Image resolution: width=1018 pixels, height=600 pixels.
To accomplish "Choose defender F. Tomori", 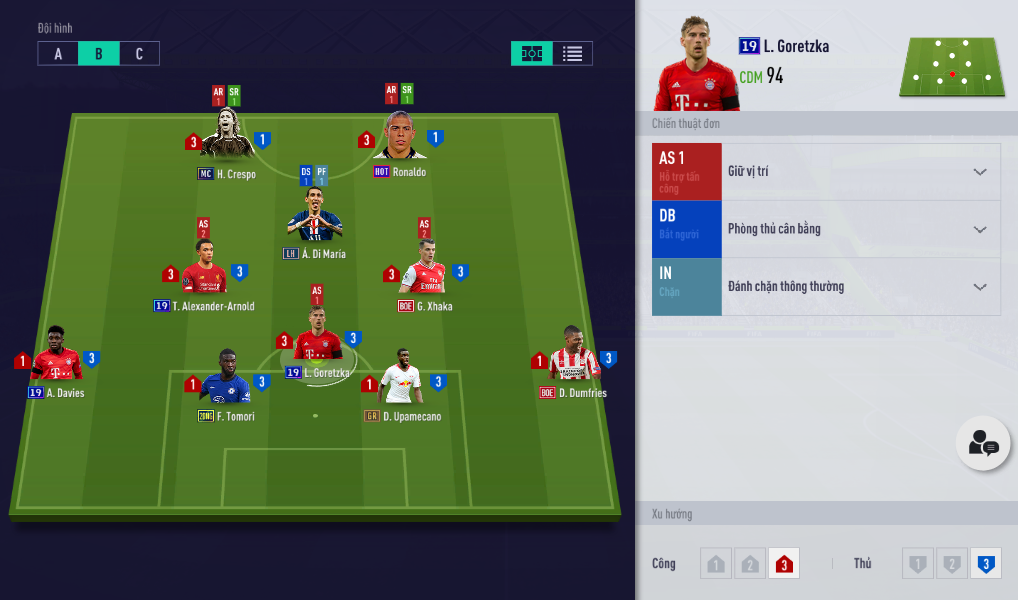I will tap(226, 380).
